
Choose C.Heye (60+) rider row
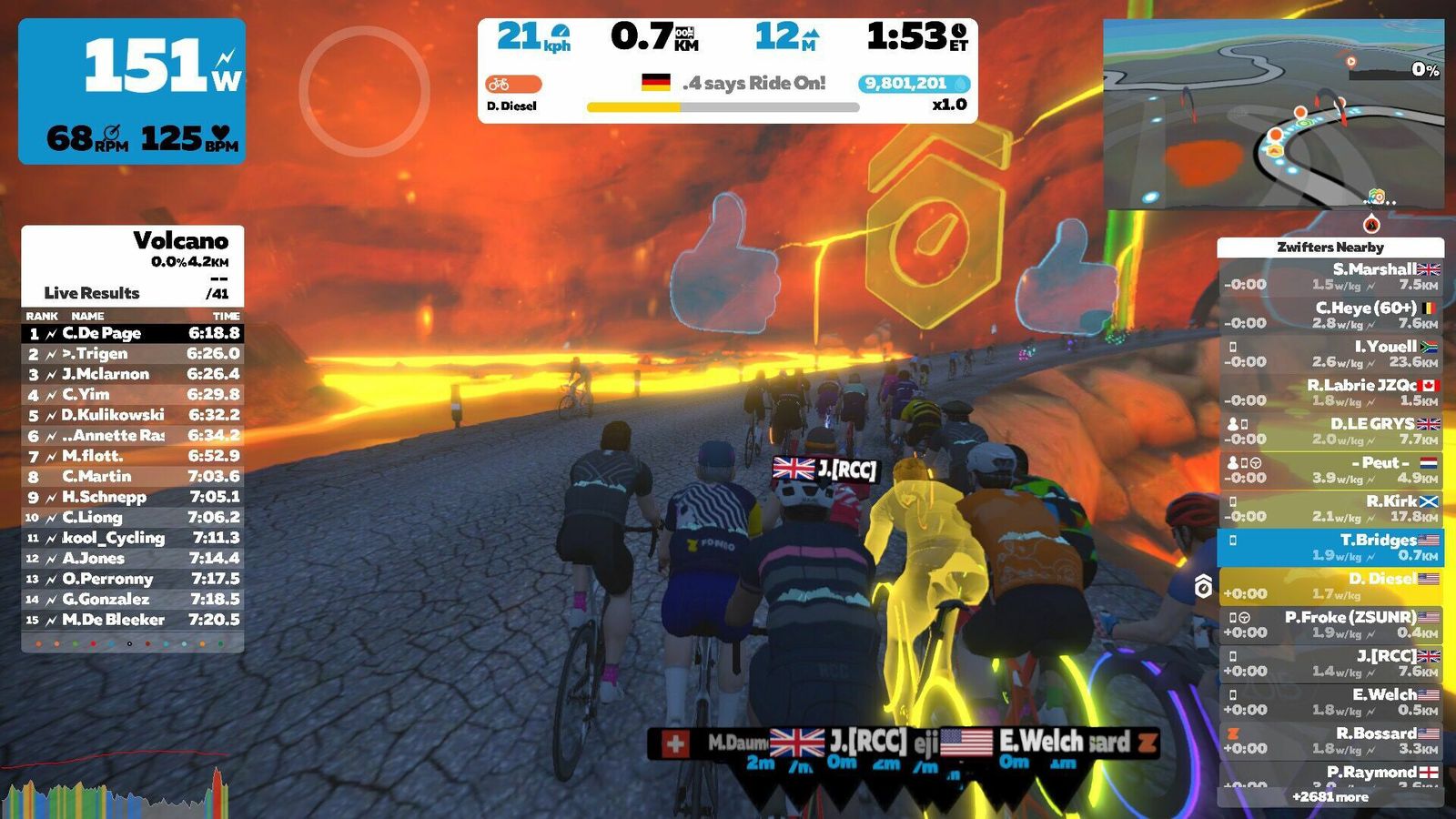(x=1330, y=315)
